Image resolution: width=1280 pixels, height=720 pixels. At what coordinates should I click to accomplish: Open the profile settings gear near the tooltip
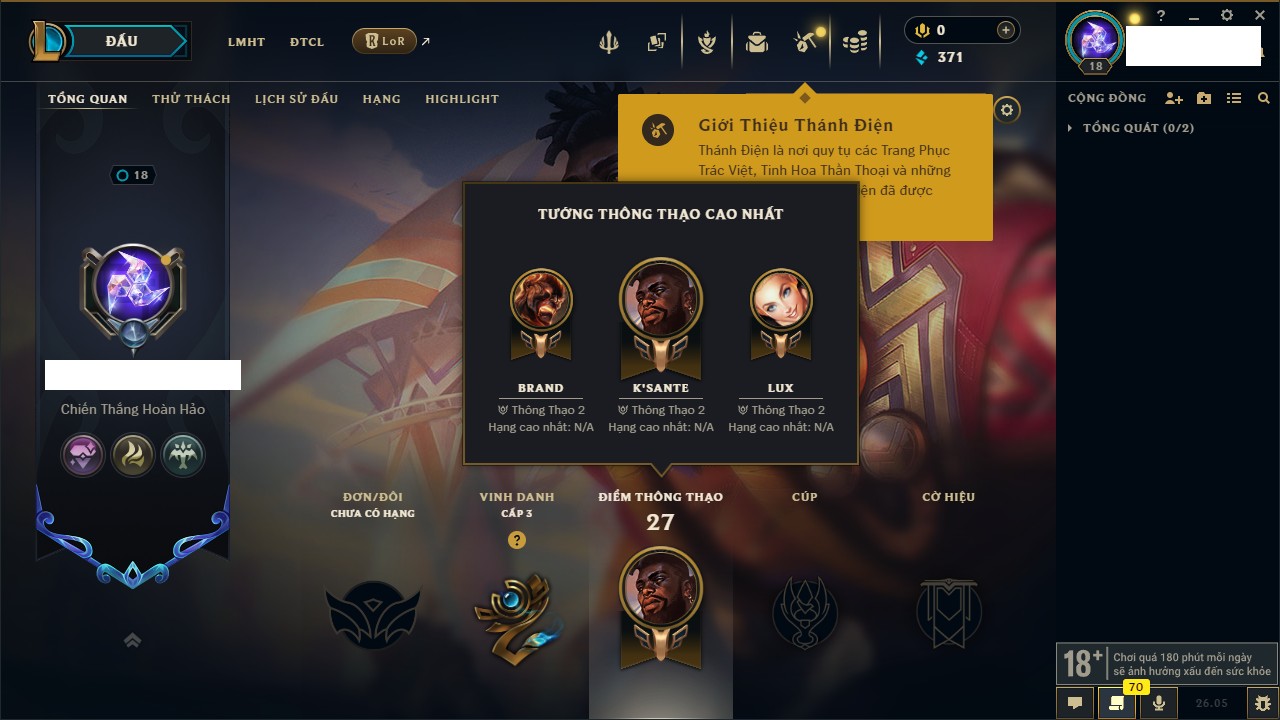pos(1007,110)
